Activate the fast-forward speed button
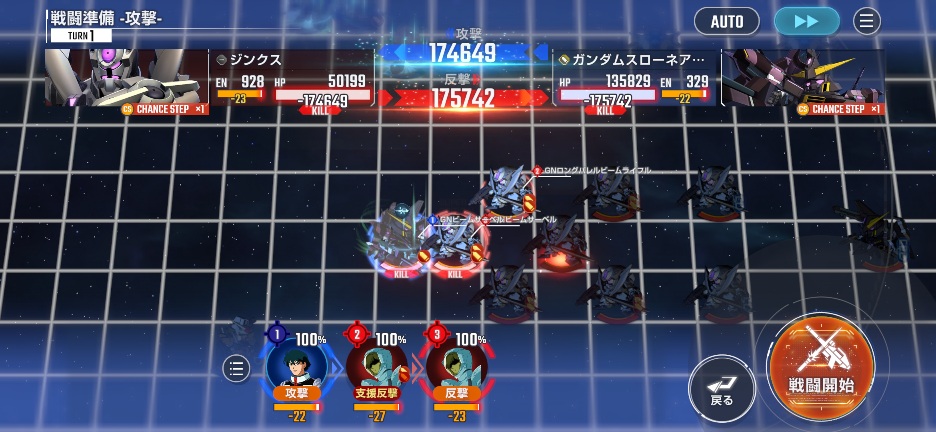Image resolution: width=936 pixels, height=432 pixels. point(805,21)
